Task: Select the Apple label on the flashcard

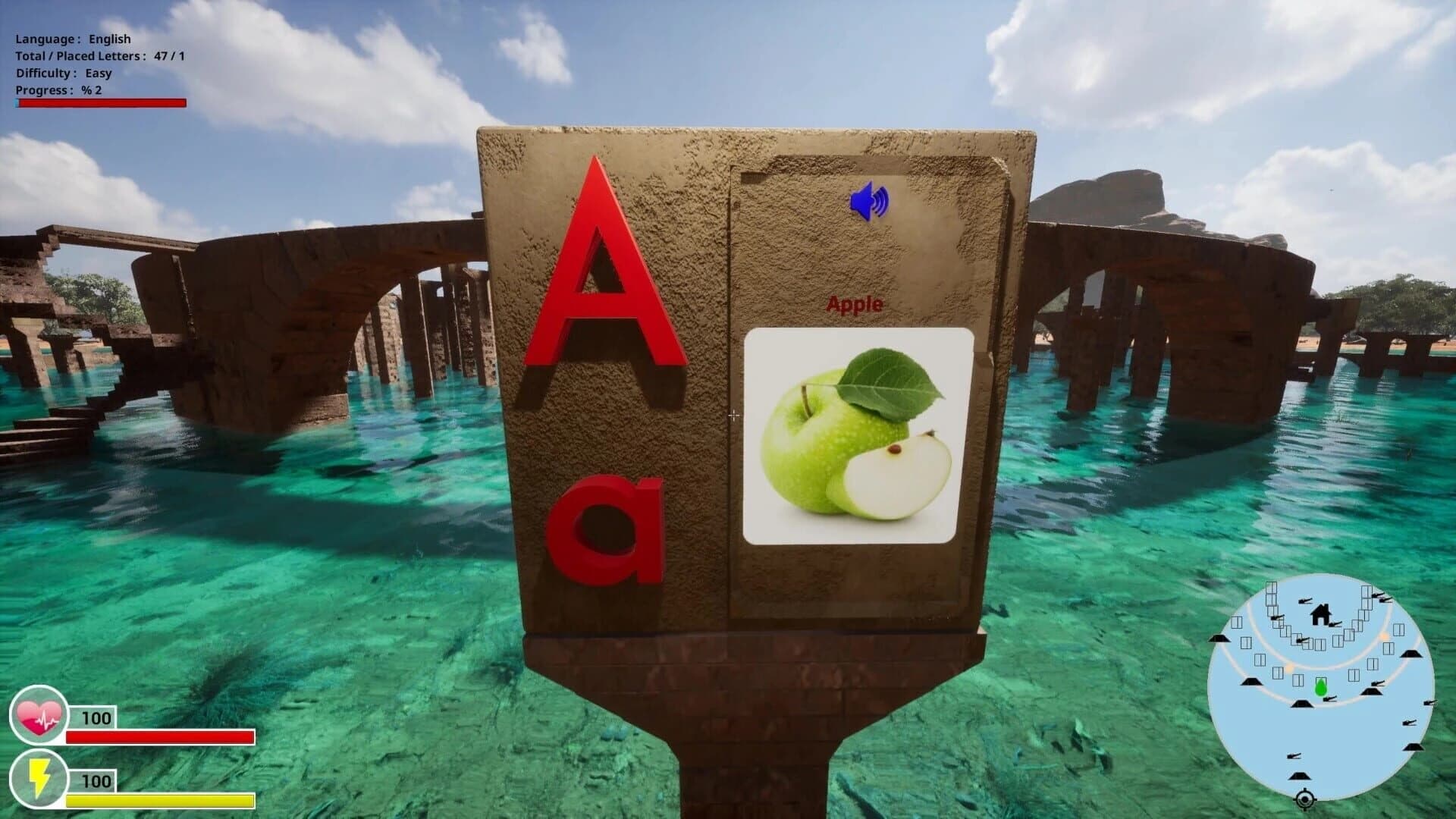Action: point(854,305)
